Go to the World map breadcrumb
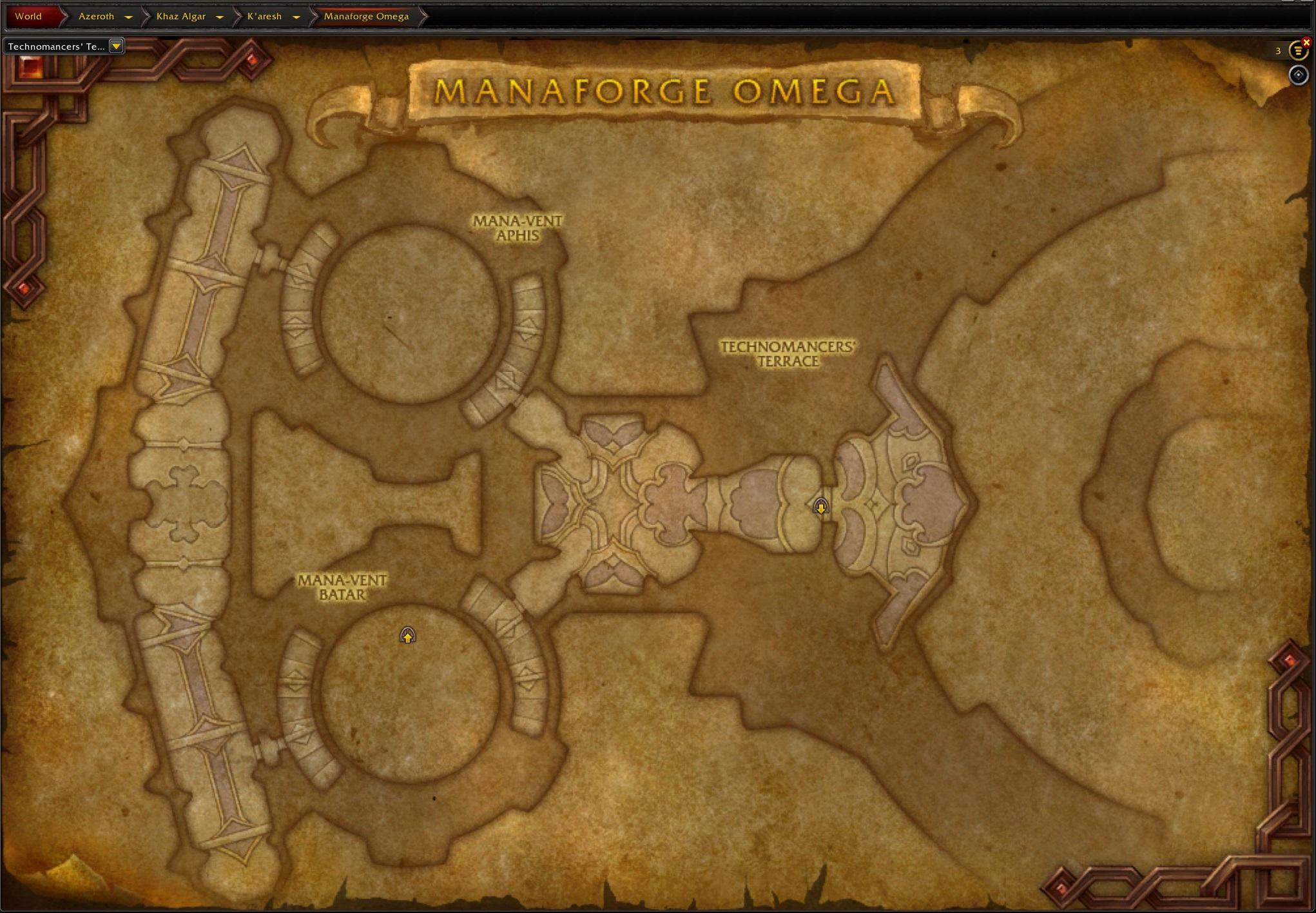 point(28,16)
